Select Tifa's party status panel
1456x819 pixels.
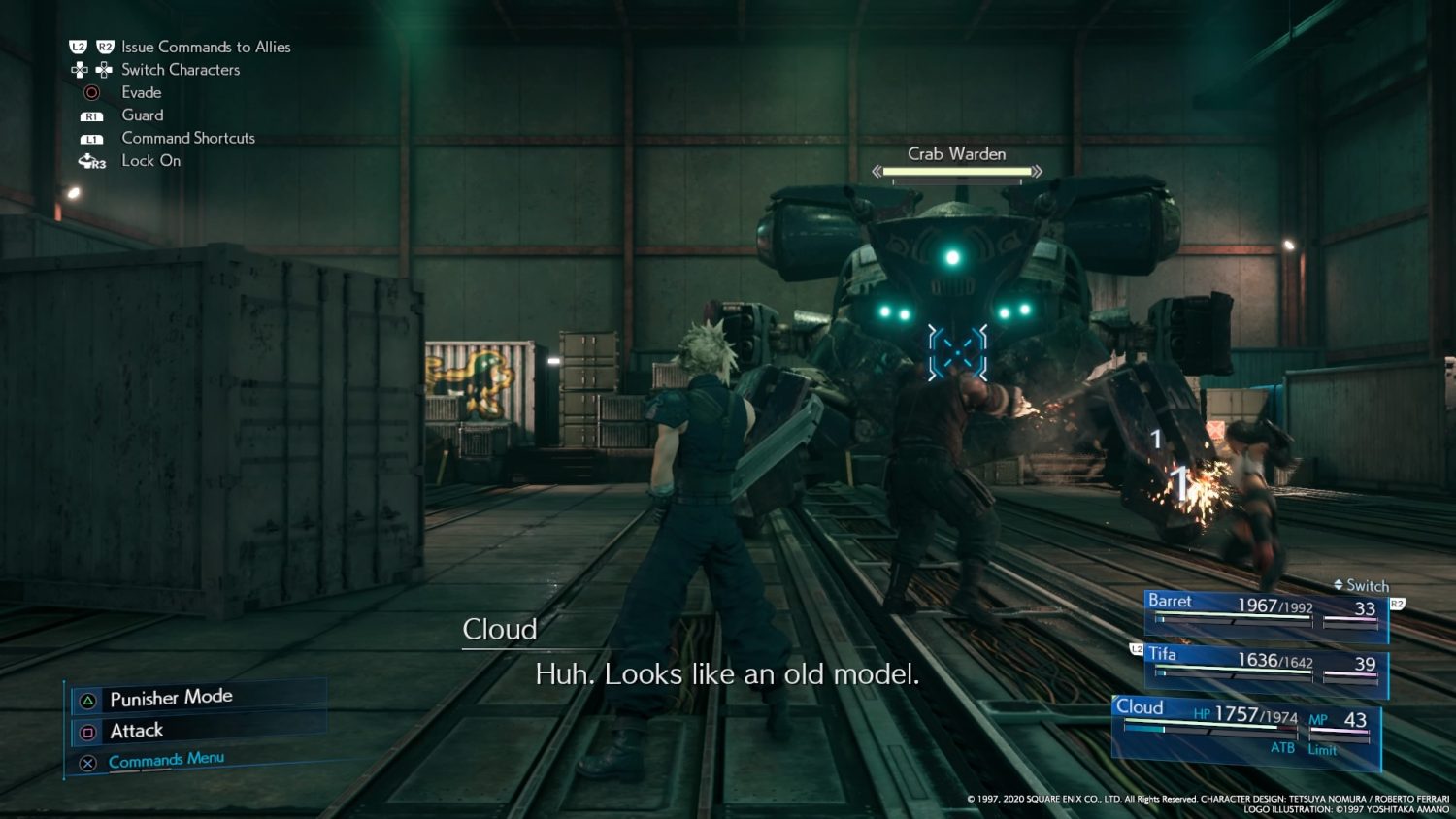(x=1266, y=668)
